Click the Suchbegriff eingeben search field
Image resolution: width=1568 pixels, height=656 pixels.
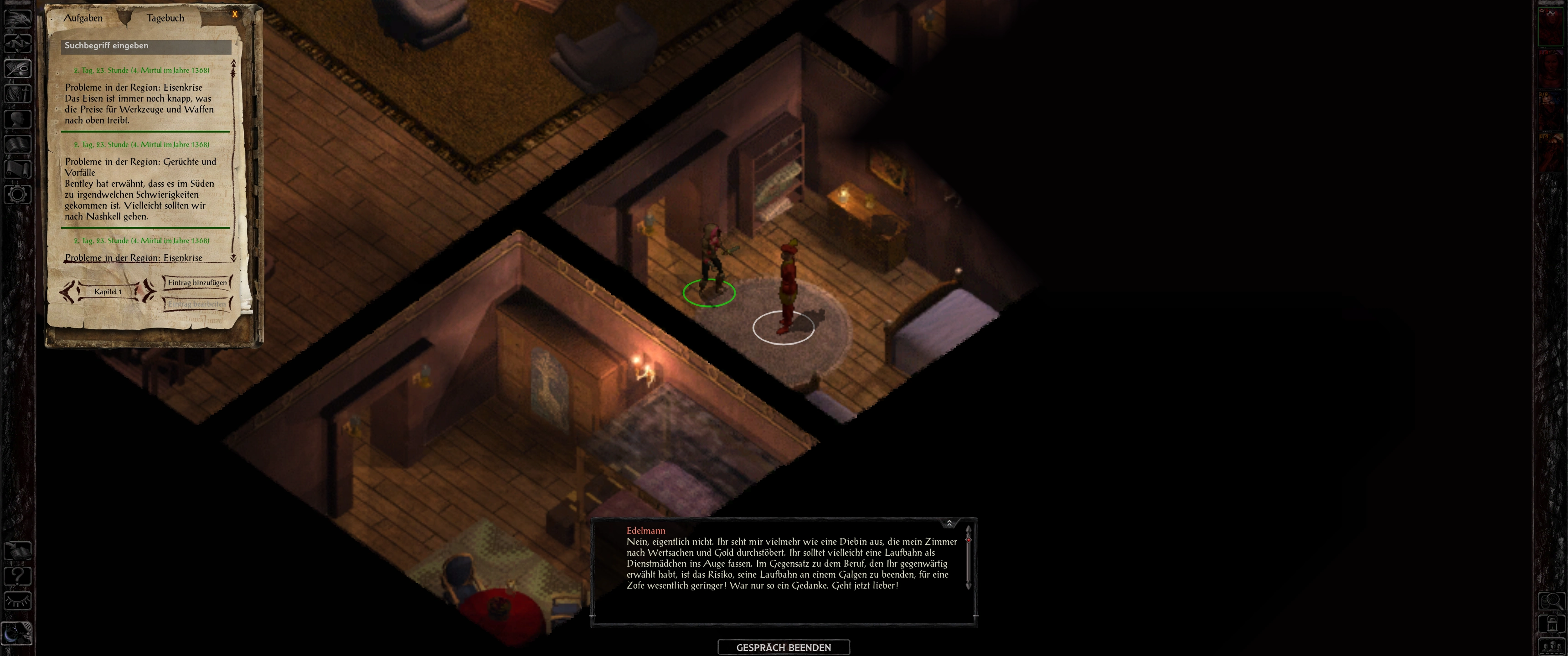click(x=146, y=46)
